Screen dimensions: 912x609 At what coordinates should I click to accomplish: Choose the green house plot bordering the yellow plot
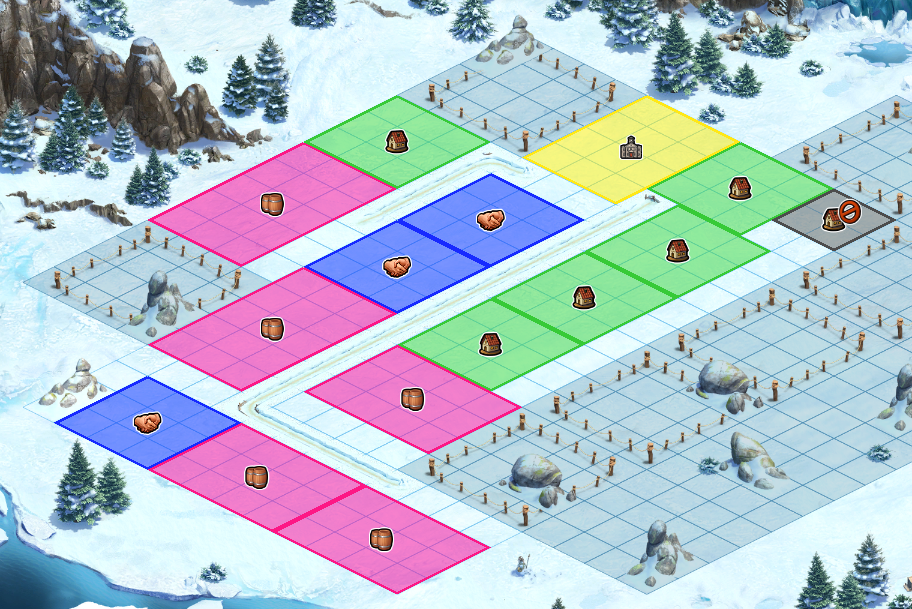[740, 188]
